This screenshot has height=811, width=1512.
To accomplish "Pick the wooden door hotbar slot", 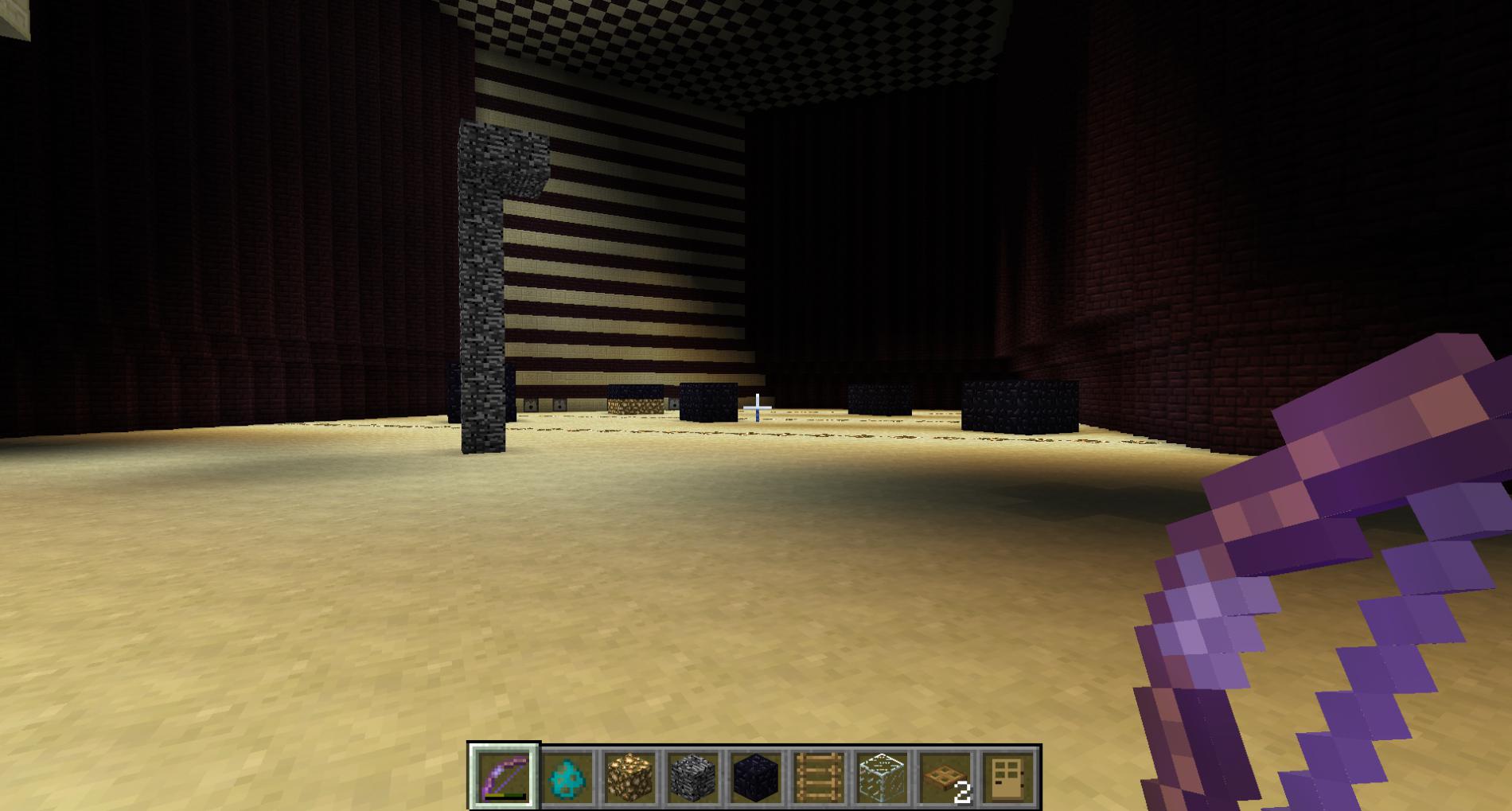I will pyautogui.click(x=1008, y=777).
